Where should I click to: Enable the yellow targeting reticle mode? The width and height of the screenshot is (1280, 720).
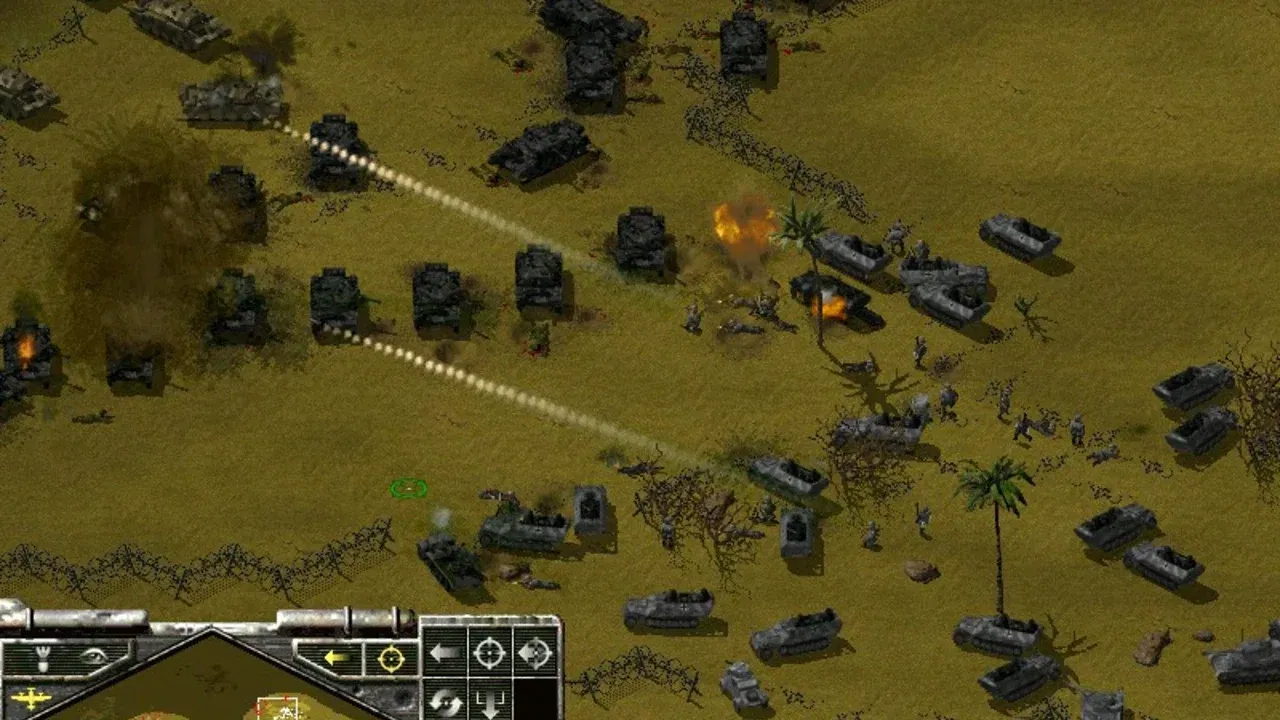click(x=390, y=656)
